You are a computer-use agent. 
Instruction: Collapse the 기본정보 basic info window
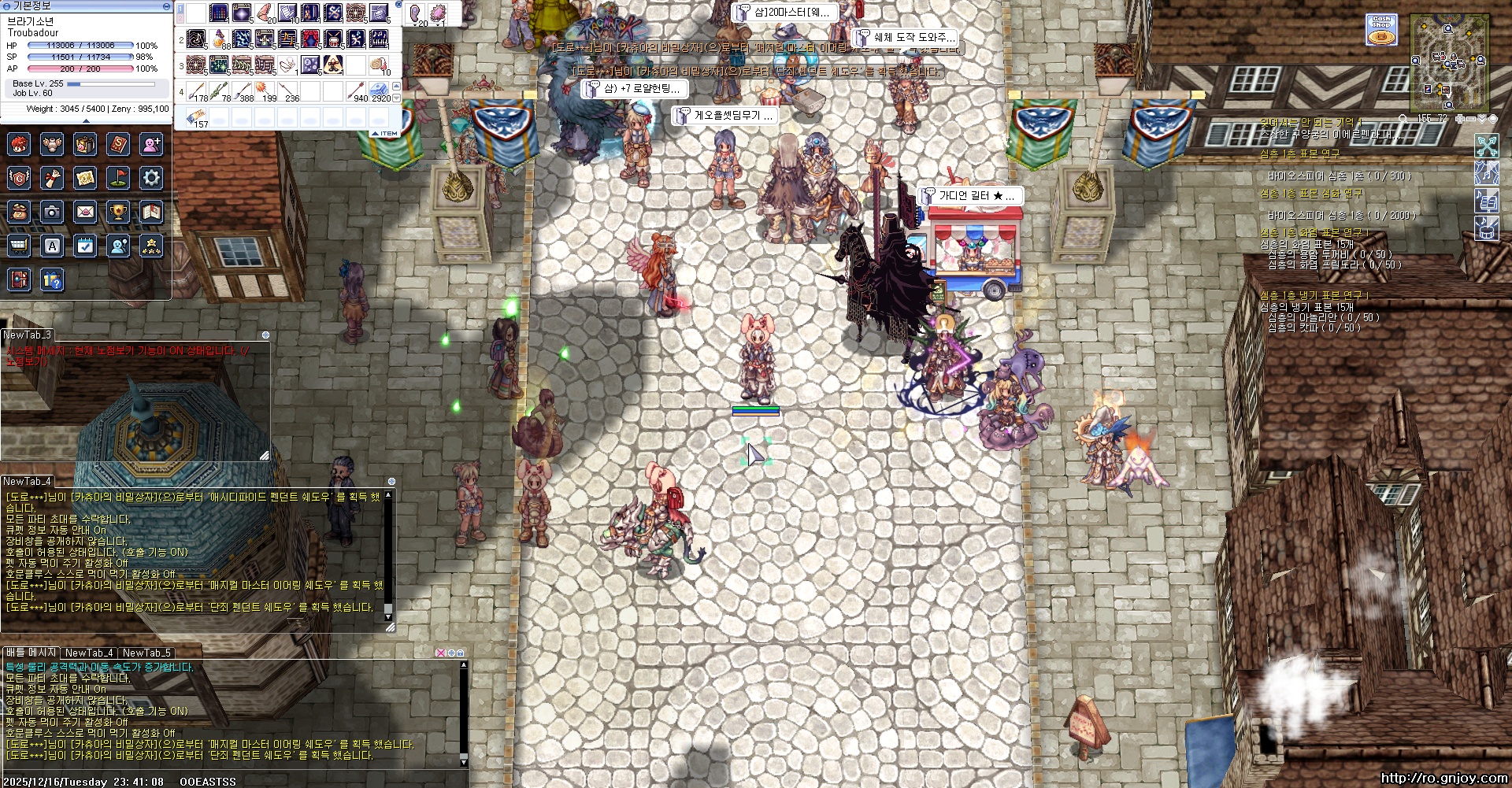[166, 6]
